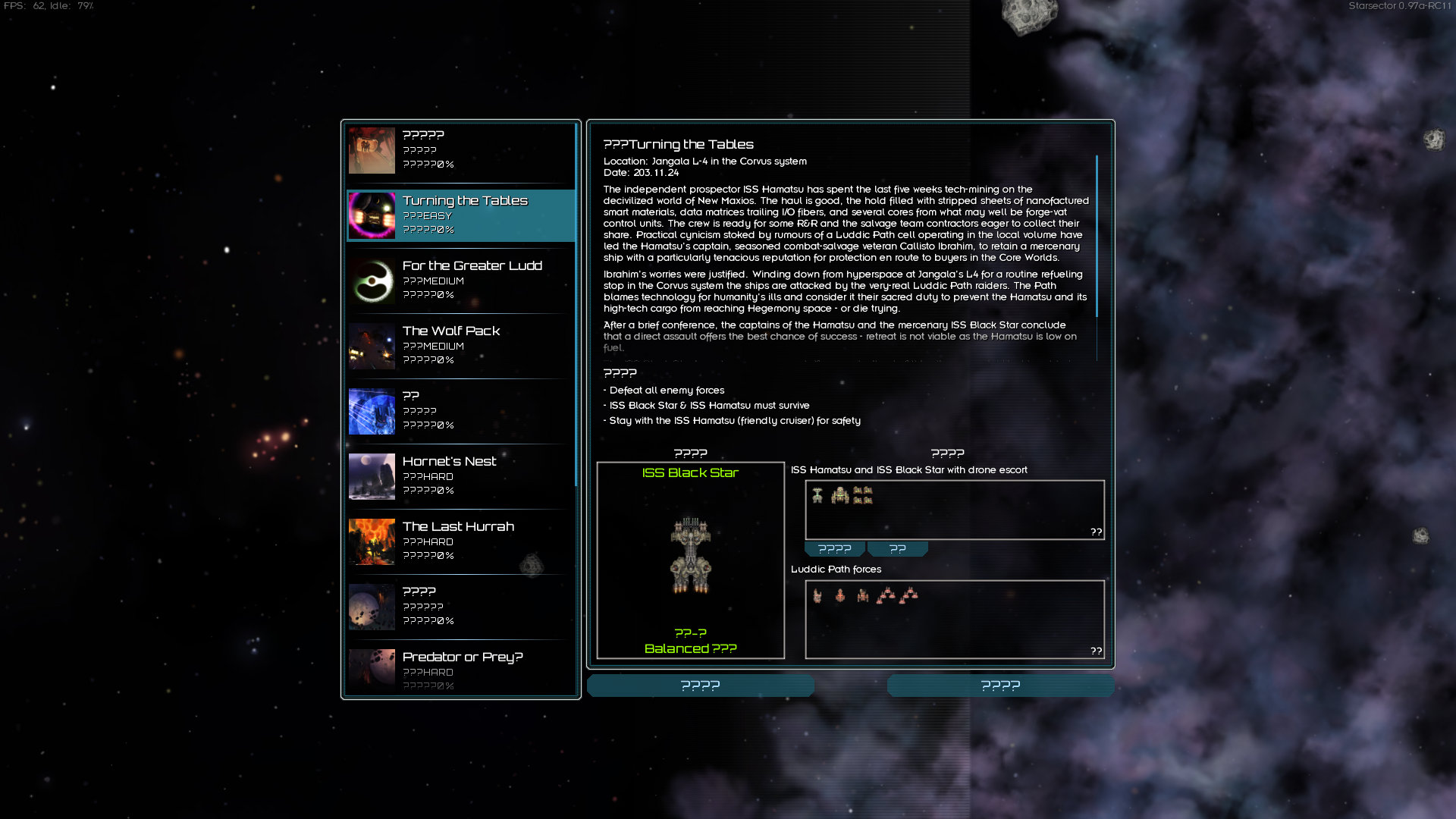Switch to the wider tab below the friendly fleet panel
The width and height of the screenshot is (1456, 819).
(834, 548)
